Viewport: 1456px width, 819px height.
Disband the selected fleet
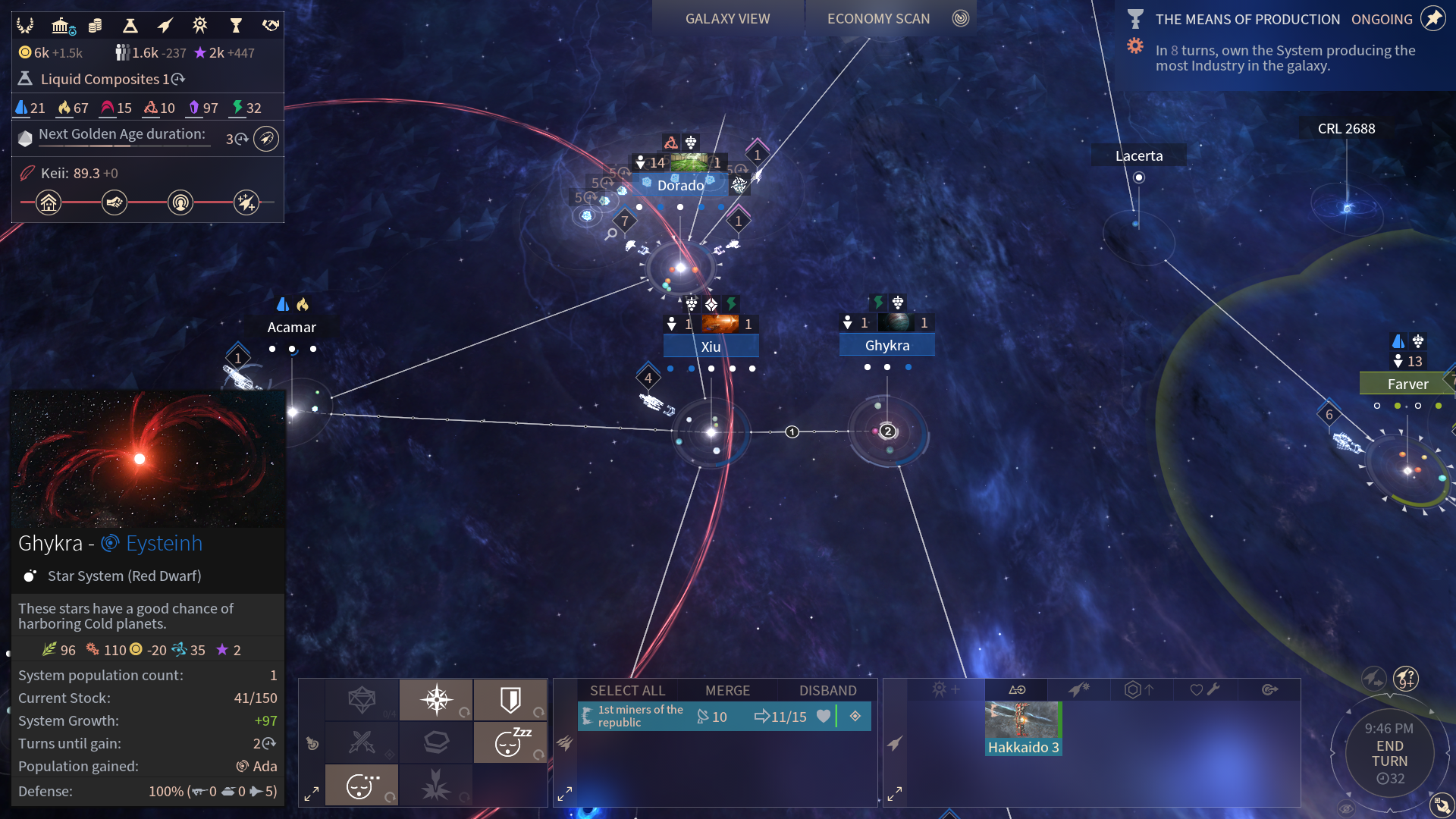(827, 690)
